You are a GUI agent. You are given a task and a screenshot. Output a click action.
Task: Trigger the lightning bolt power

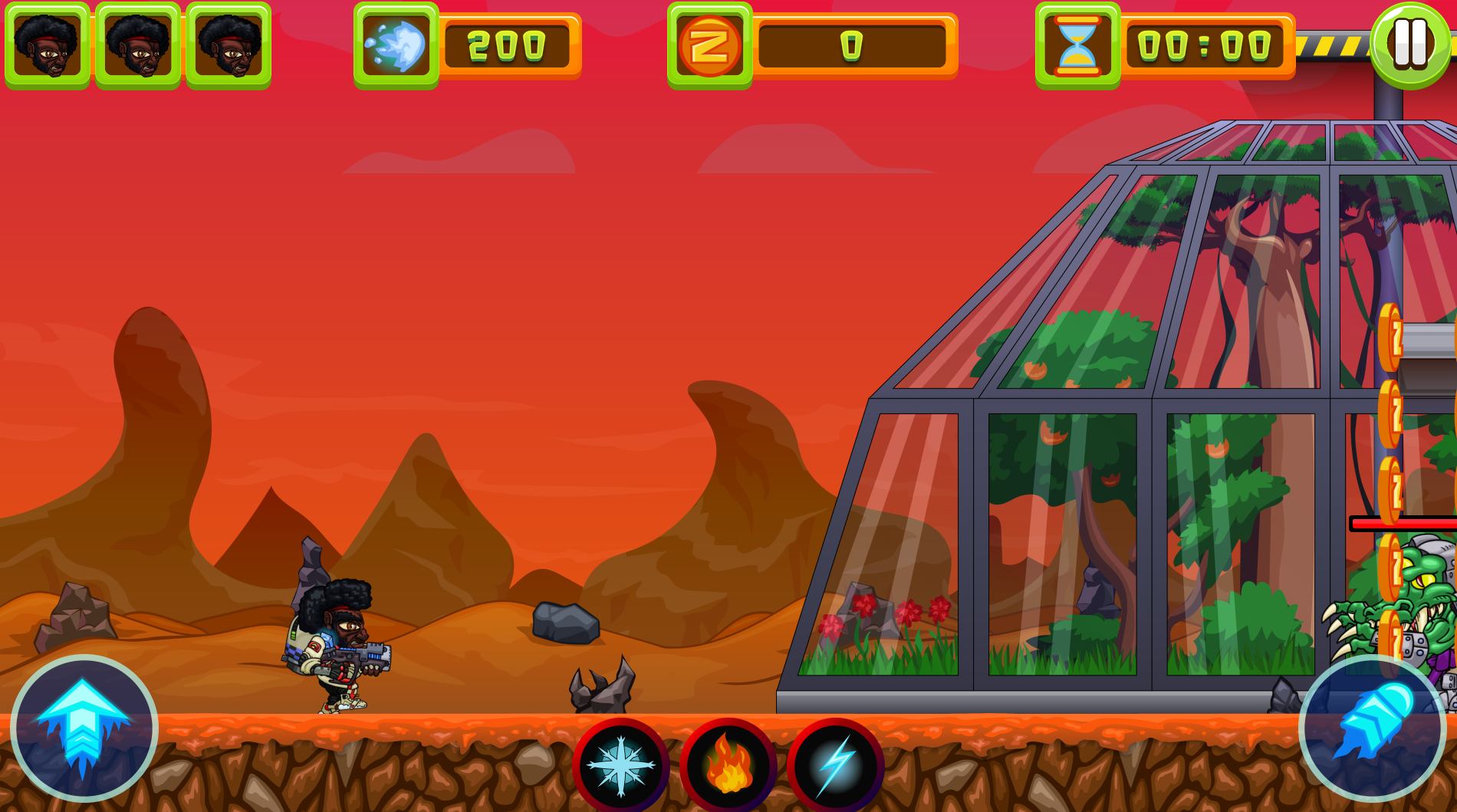click(835, 765)
